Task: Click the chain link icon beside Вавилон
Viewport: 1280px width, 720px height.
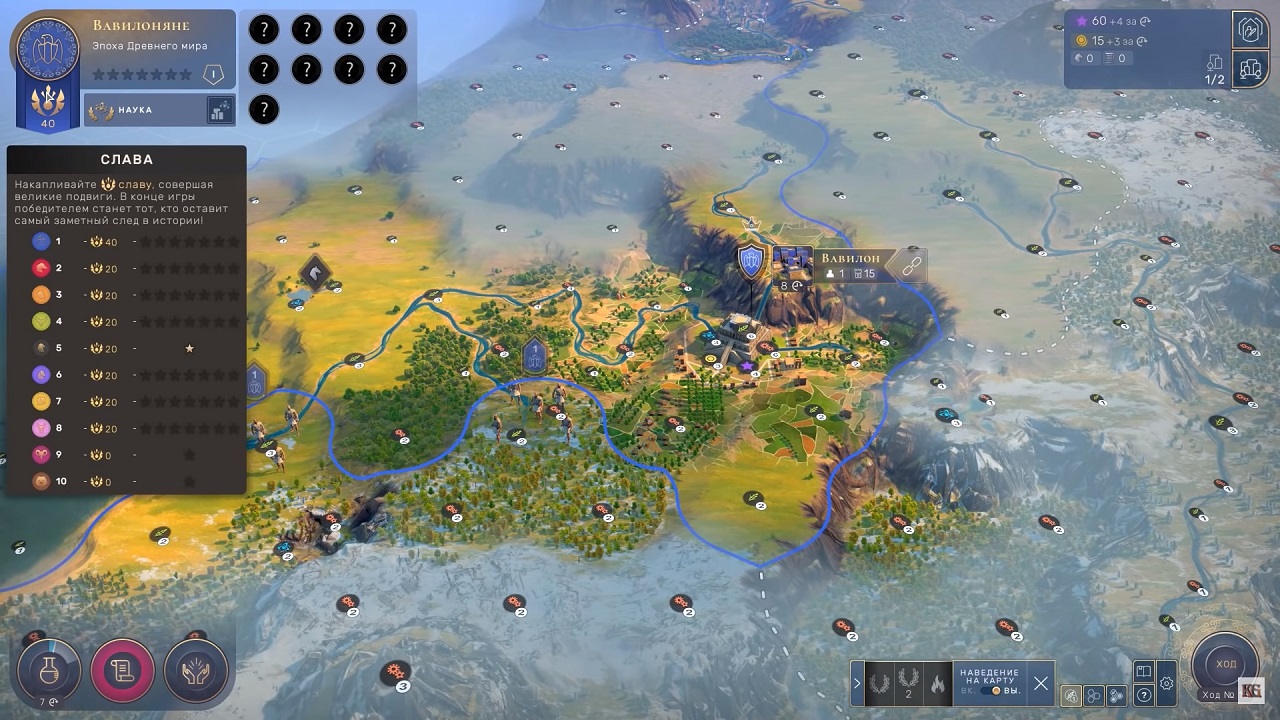Action: coord(910,265)
